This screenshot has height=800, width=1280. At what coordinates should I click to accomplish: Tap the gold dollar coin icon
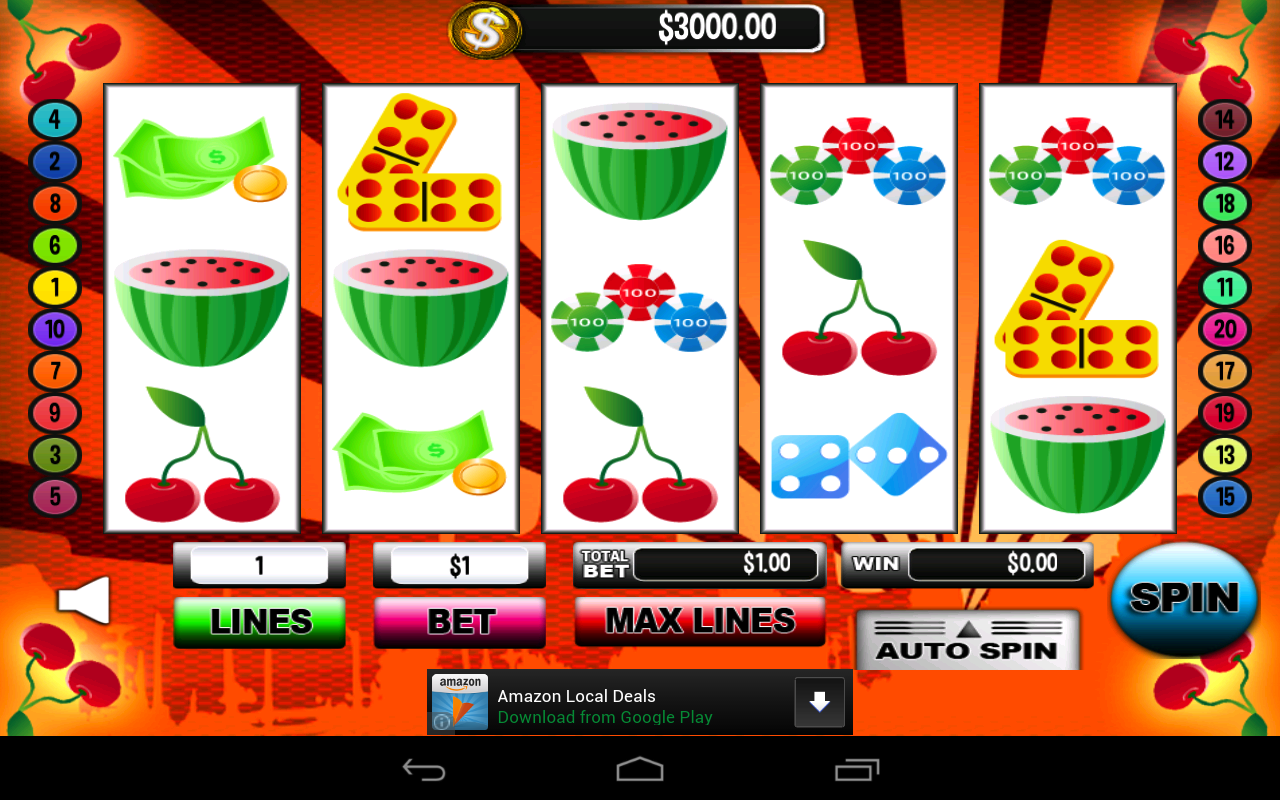(485, 30)
